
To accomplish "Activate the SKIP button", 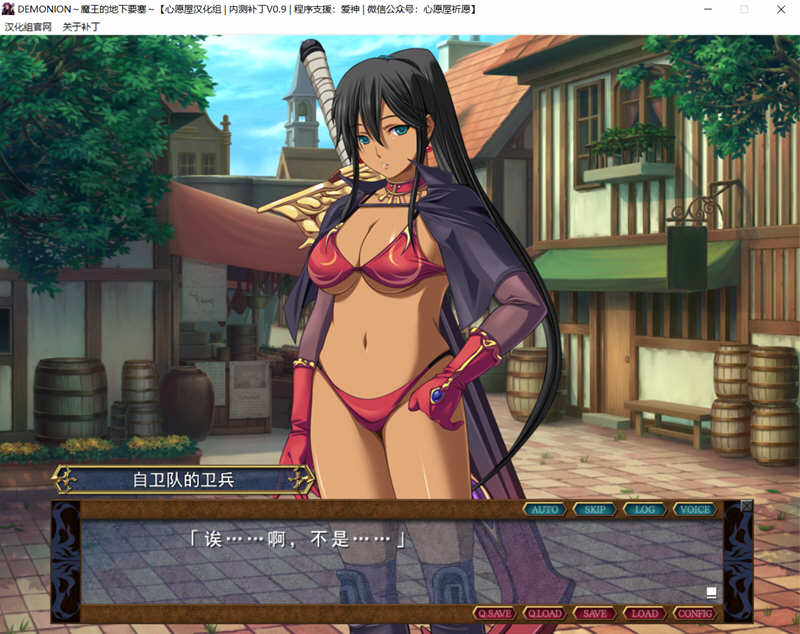I will 595,509.
